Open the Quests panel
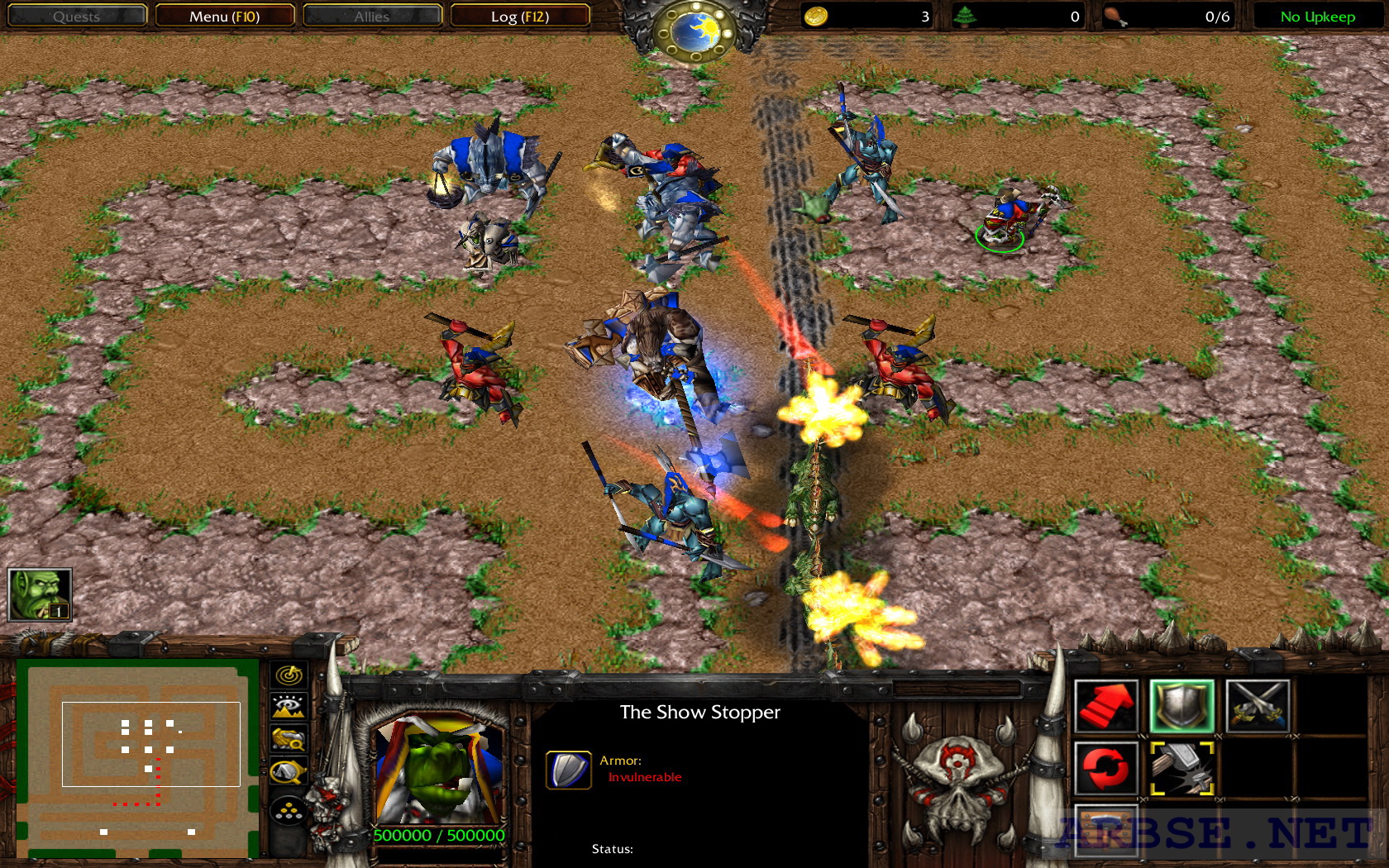 (76, 17)
